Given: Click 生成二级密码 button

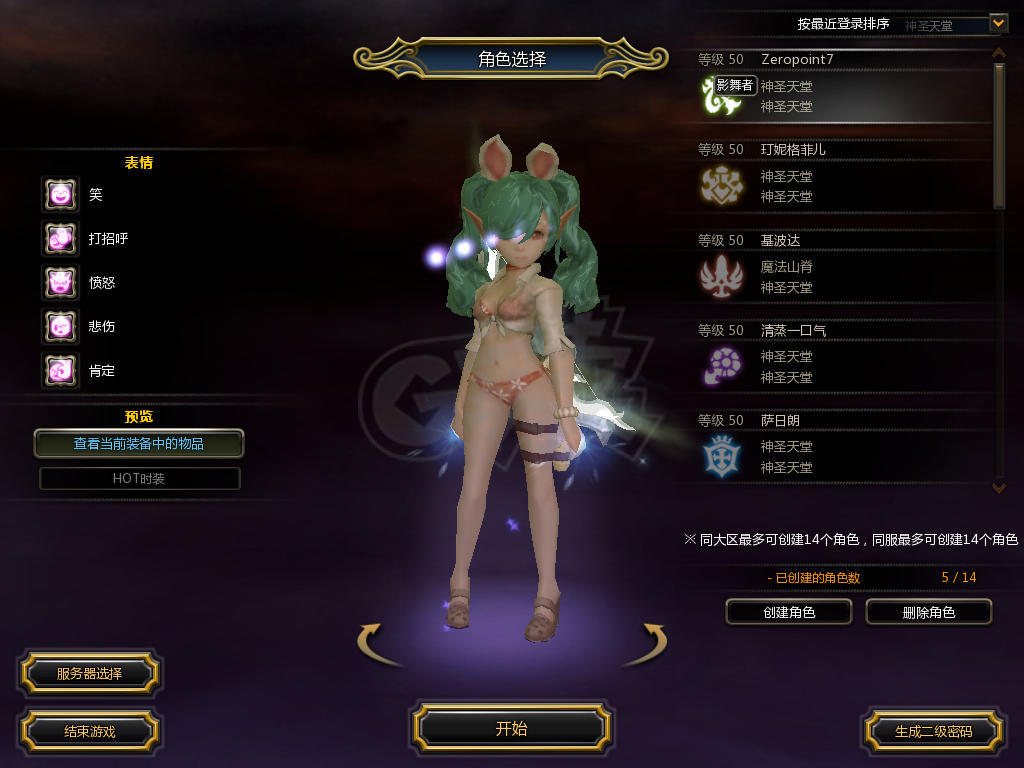Looking at the screenshot, I should (x=933, y=731).
